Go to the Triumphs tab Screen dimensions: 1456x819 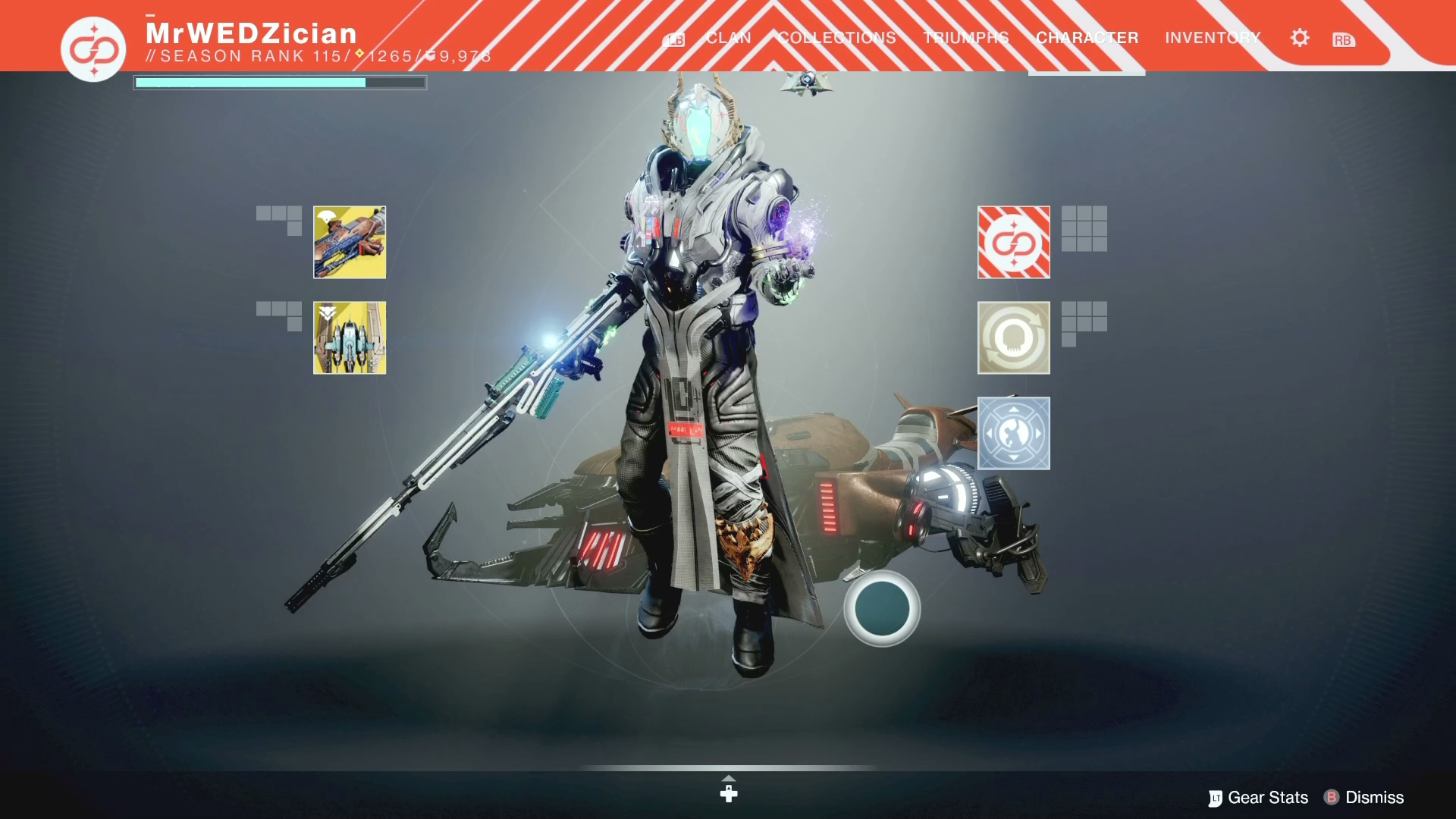pos(965,38)
